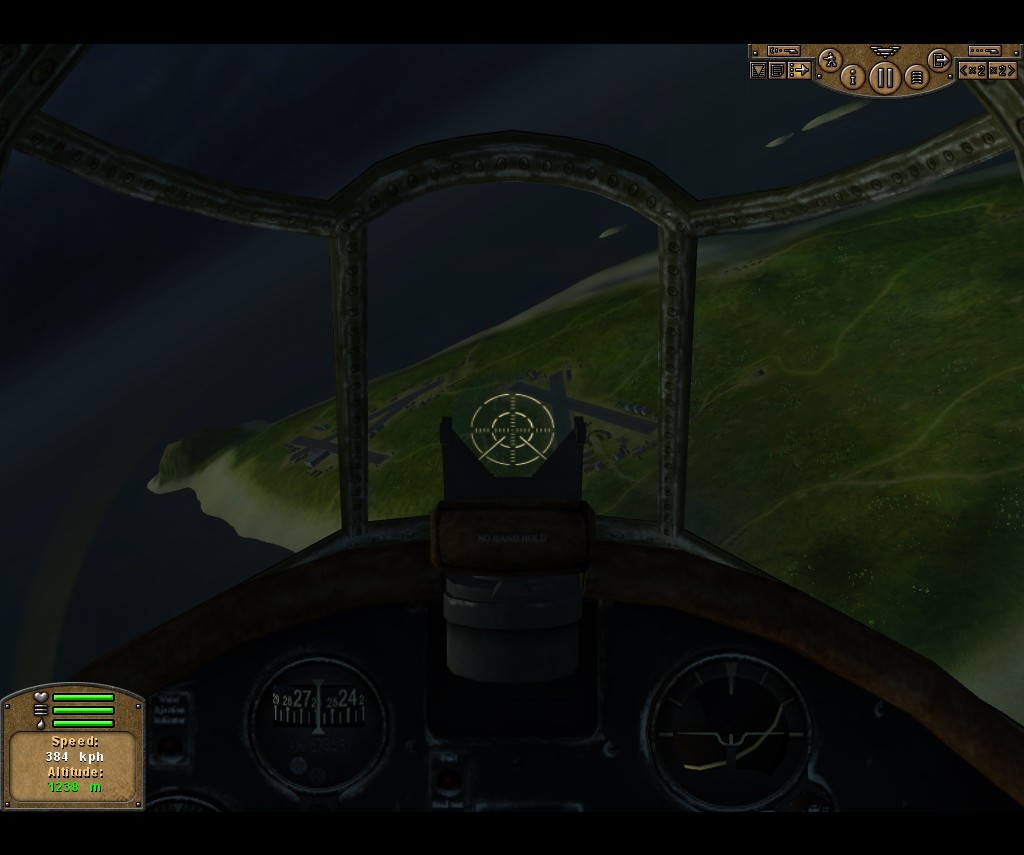
Task: Open the notepad page button
Action: tap(777, 70)
